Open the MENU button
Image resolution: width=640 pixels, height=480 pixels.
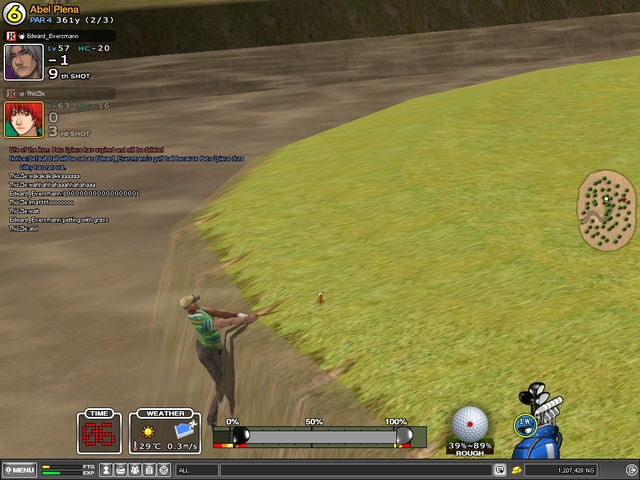(20, 470)
